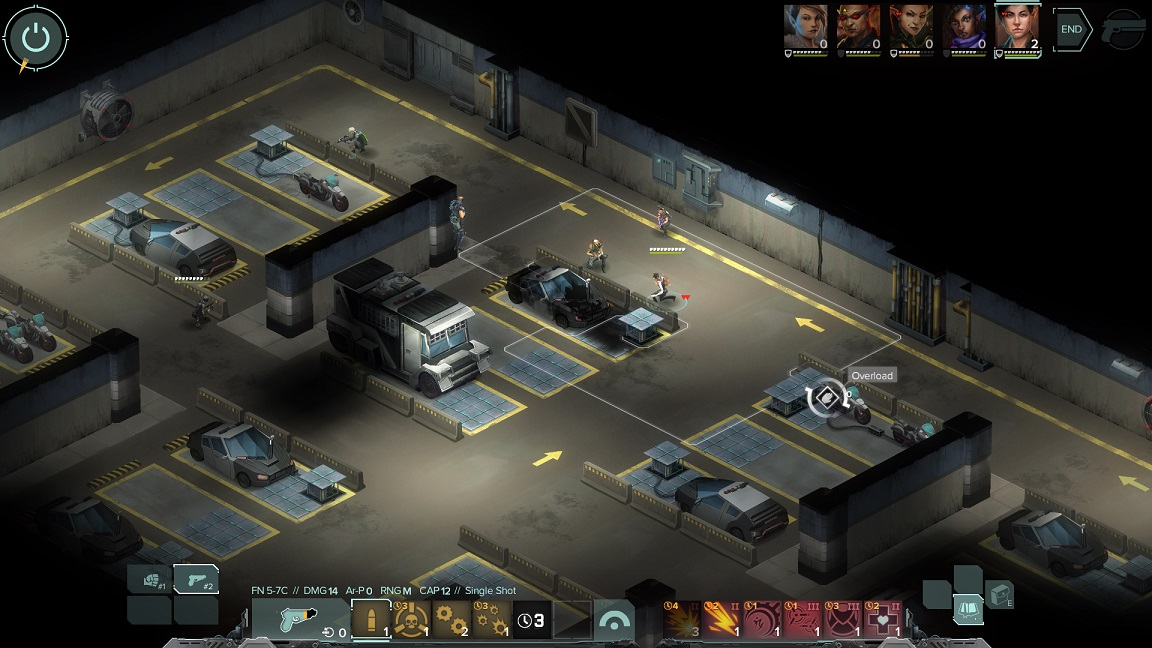Click the power button menu icon
Viewport: 1152px width, 648px height.
click(x=36, y=38)
